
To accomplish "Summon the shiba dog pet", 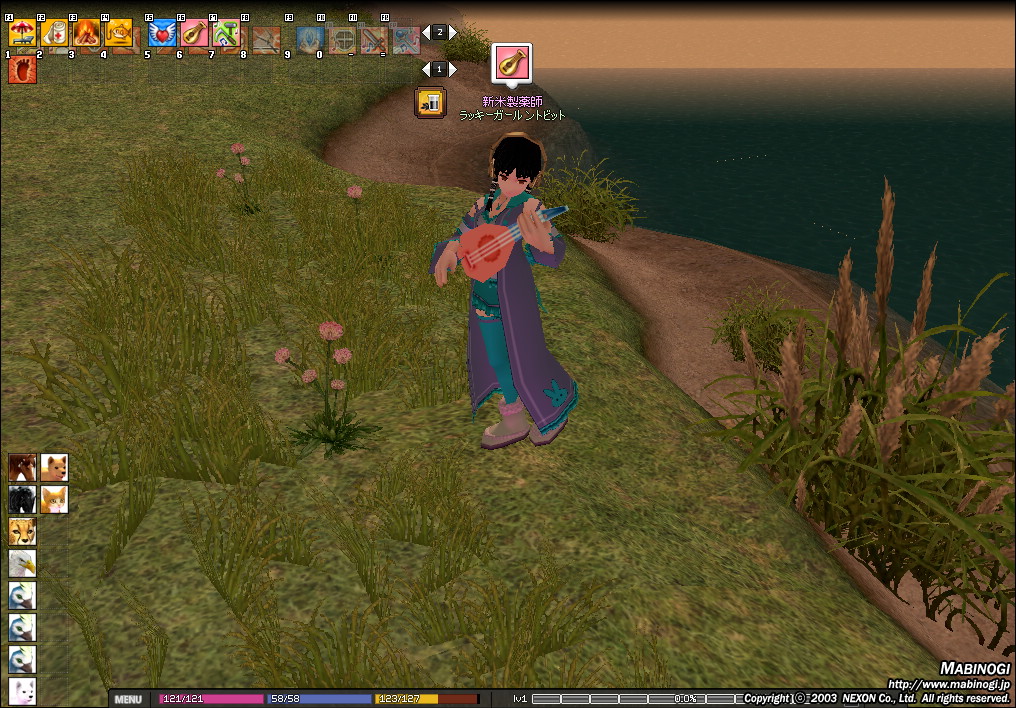I will coord(54,468).
